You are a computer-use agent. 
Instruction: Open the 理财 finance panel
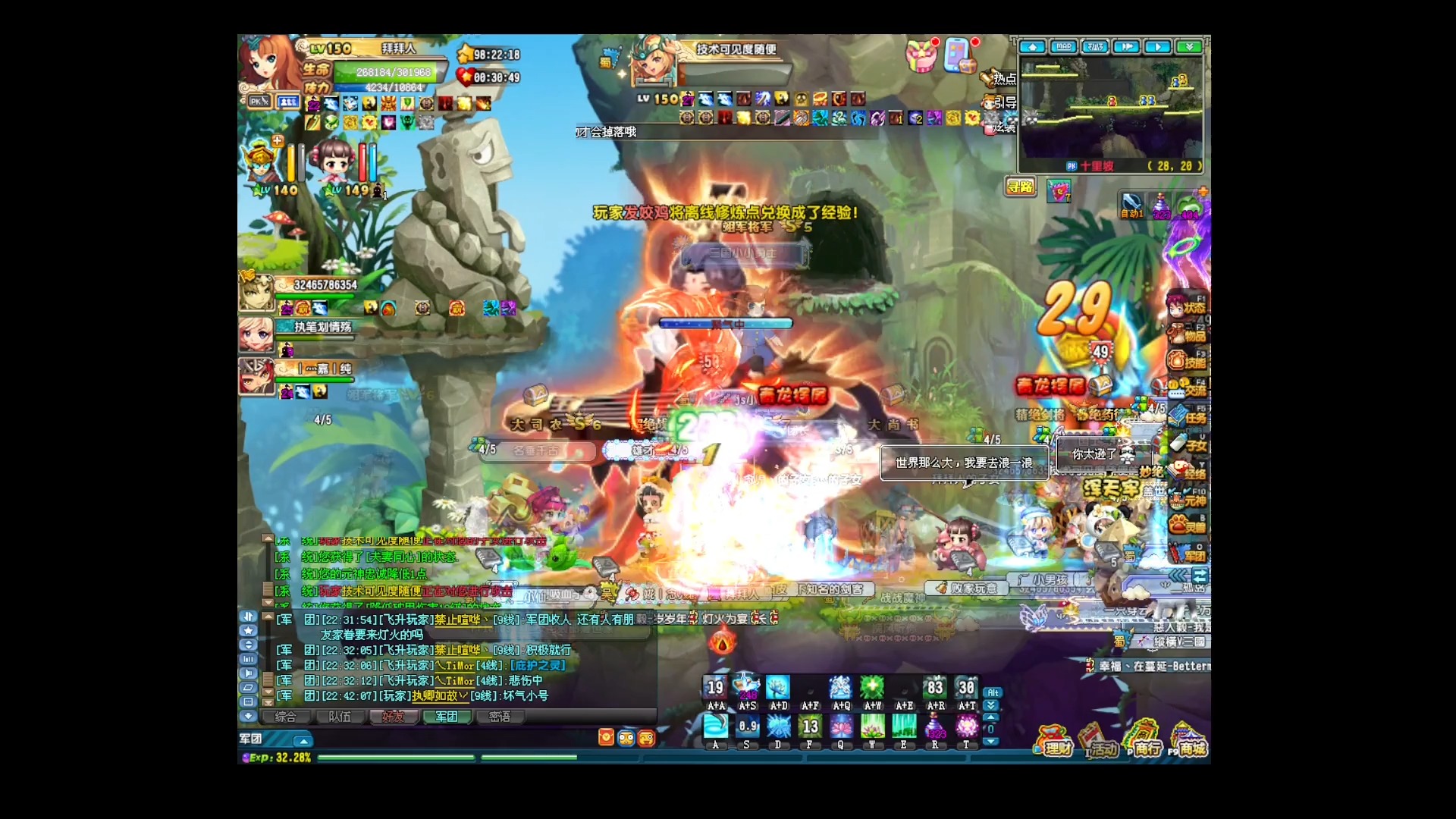1054,742
